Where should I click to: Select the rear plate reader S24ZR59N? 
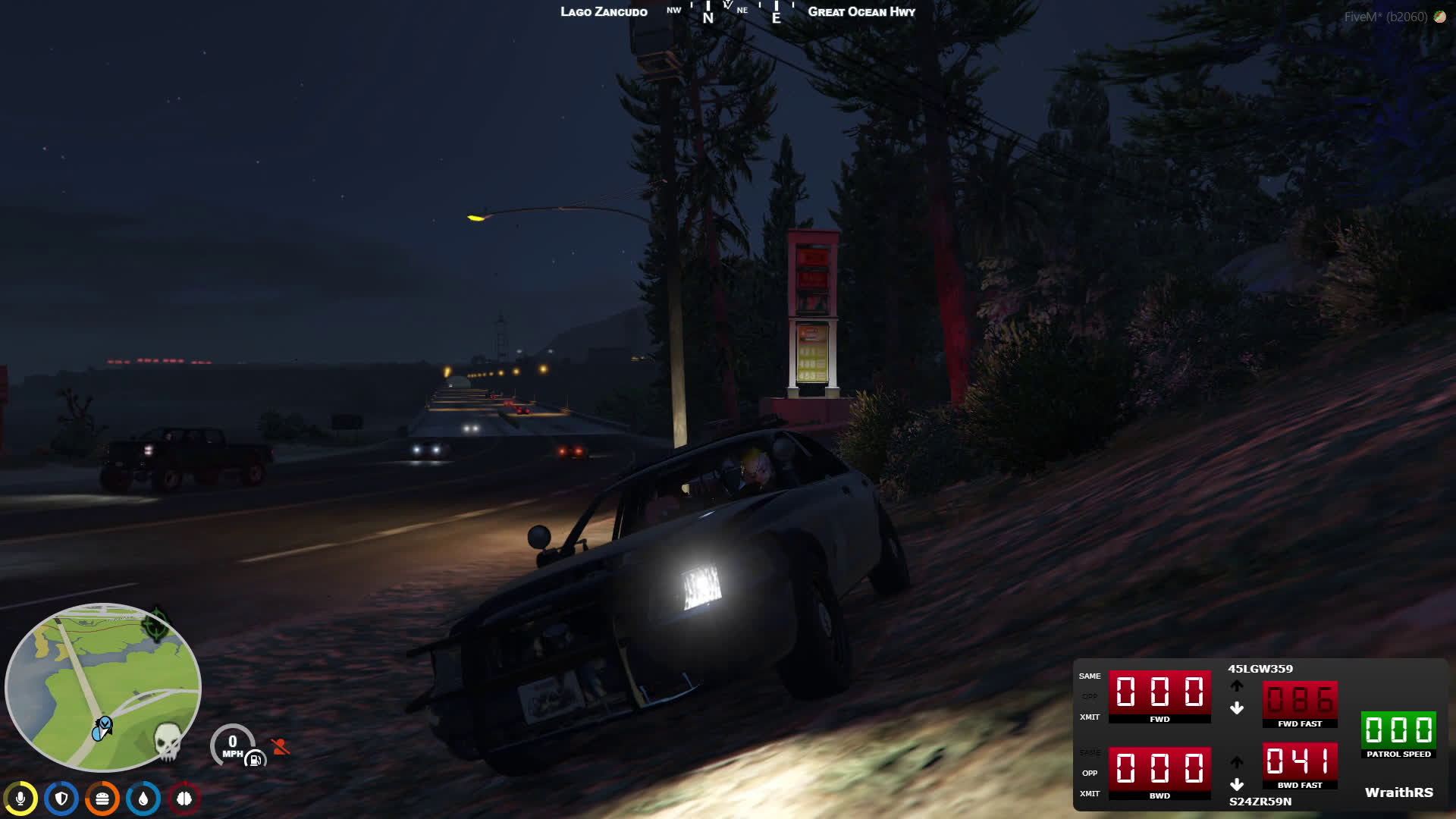pyautogui.click(x=1260, y=802)
